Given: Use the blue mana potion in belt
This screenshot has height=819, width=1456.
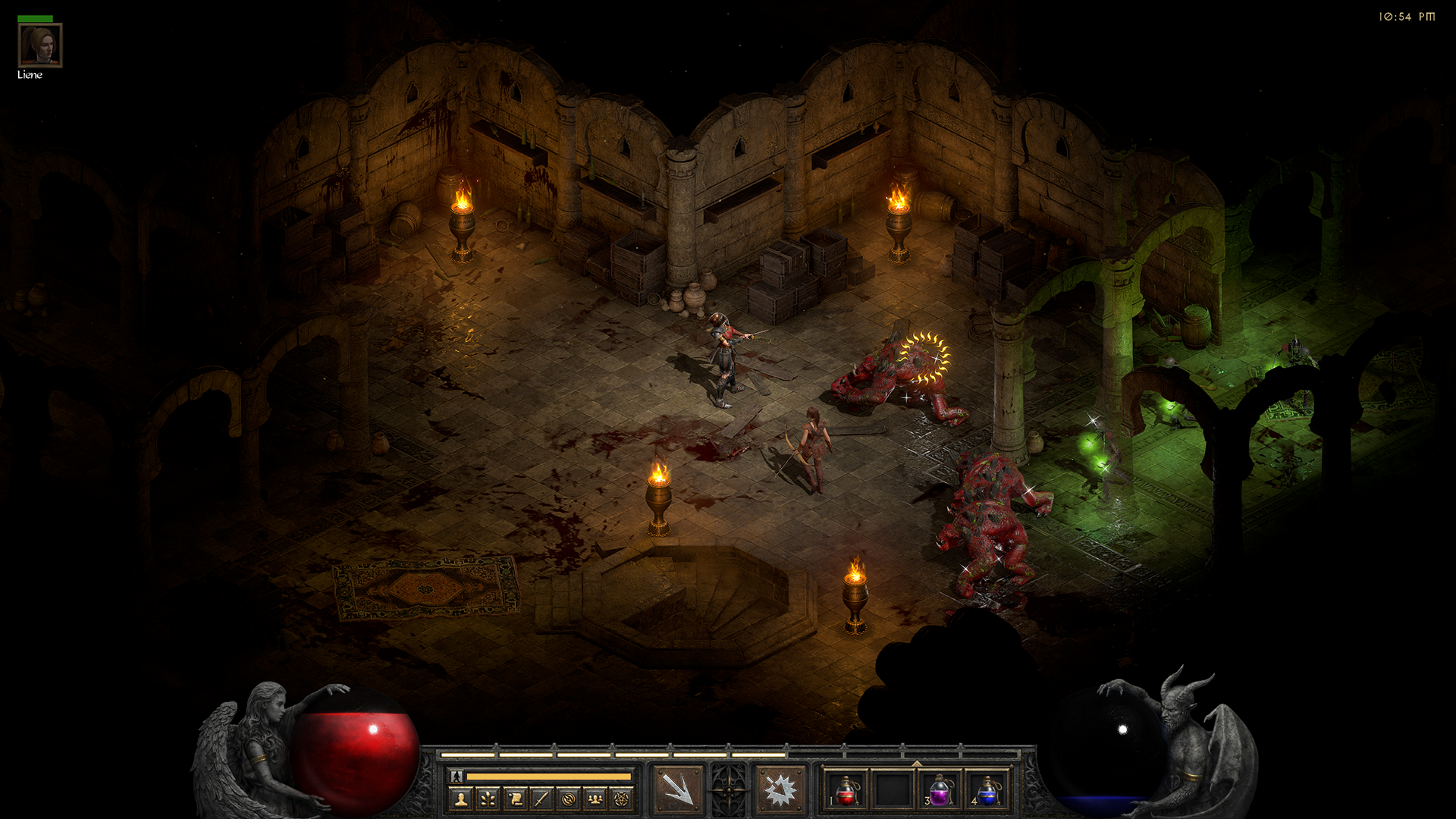Looking at the screenshot, I should tap(987, 790).
